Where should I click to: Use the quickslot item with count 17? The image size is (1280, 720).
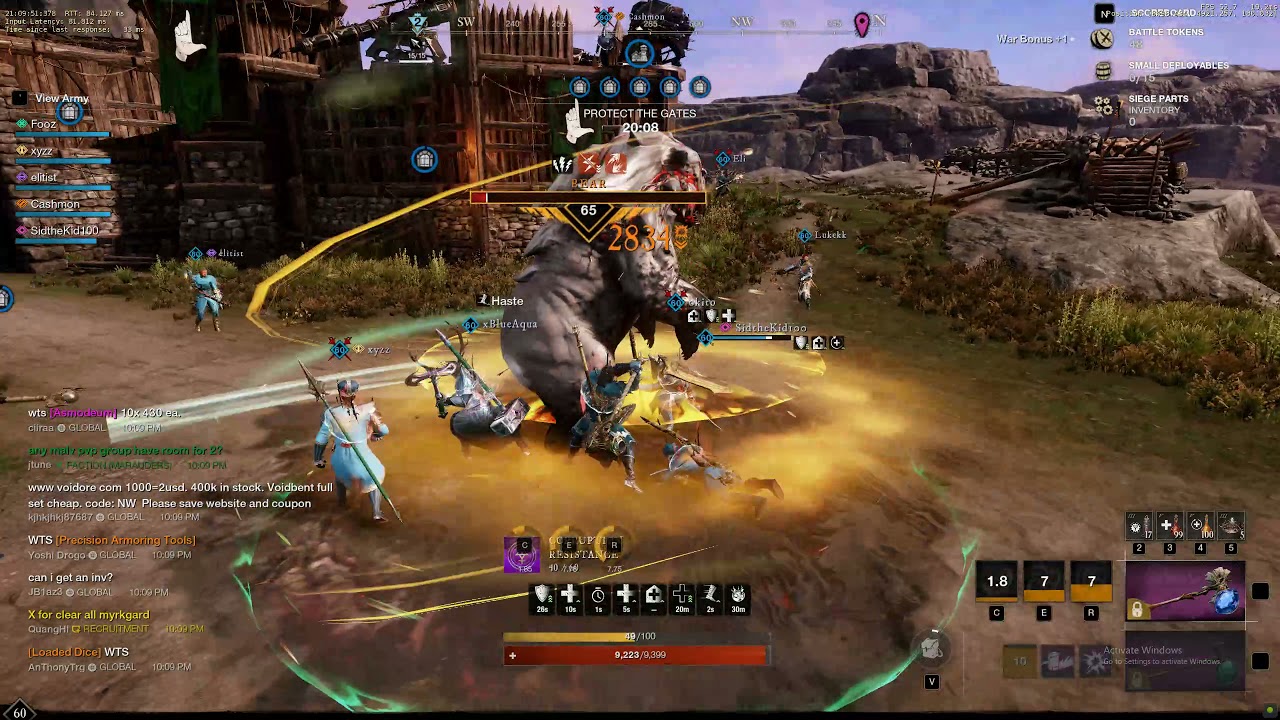tap(1139, 526)
